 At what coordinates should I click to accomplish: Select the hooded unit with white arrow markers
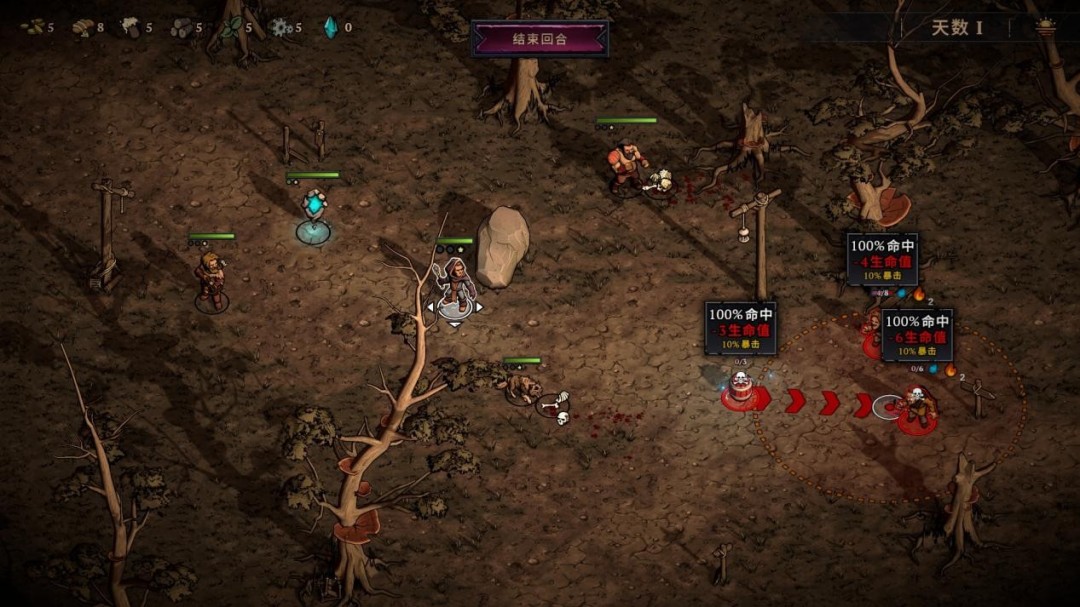click(x=455, y=287)
